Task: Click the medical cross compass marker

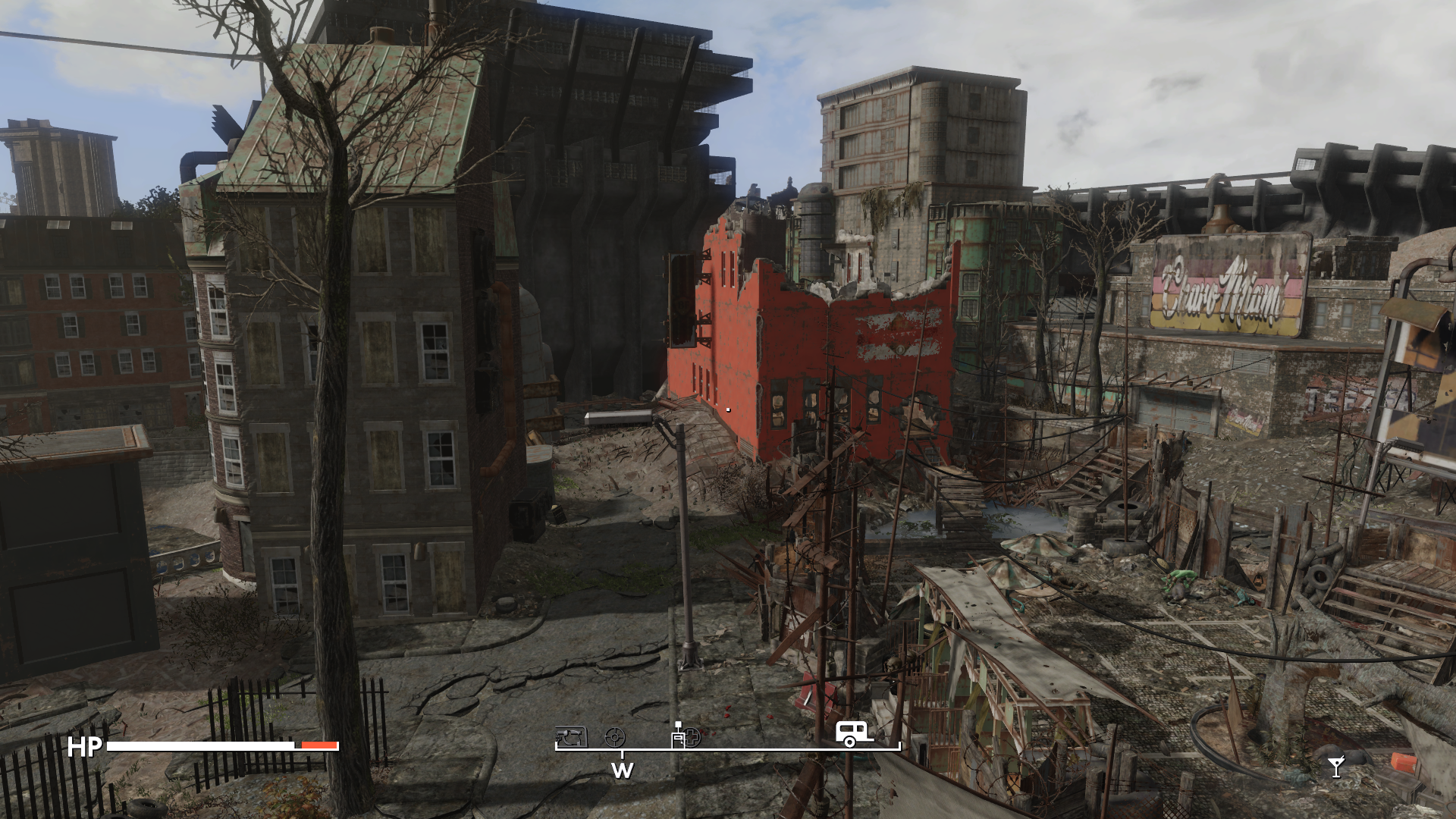Action: [x=692, y=736]
